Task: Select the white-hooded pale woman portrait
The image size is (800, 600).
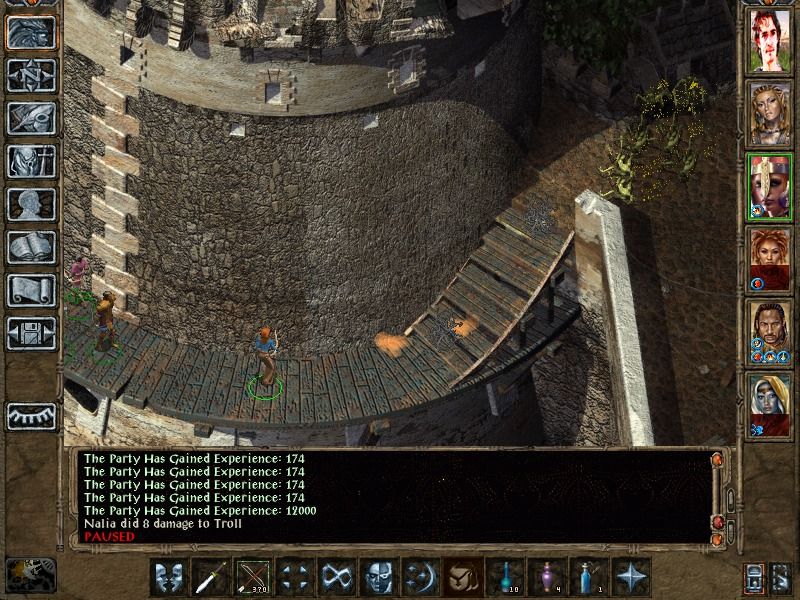Action: [771, 404]
